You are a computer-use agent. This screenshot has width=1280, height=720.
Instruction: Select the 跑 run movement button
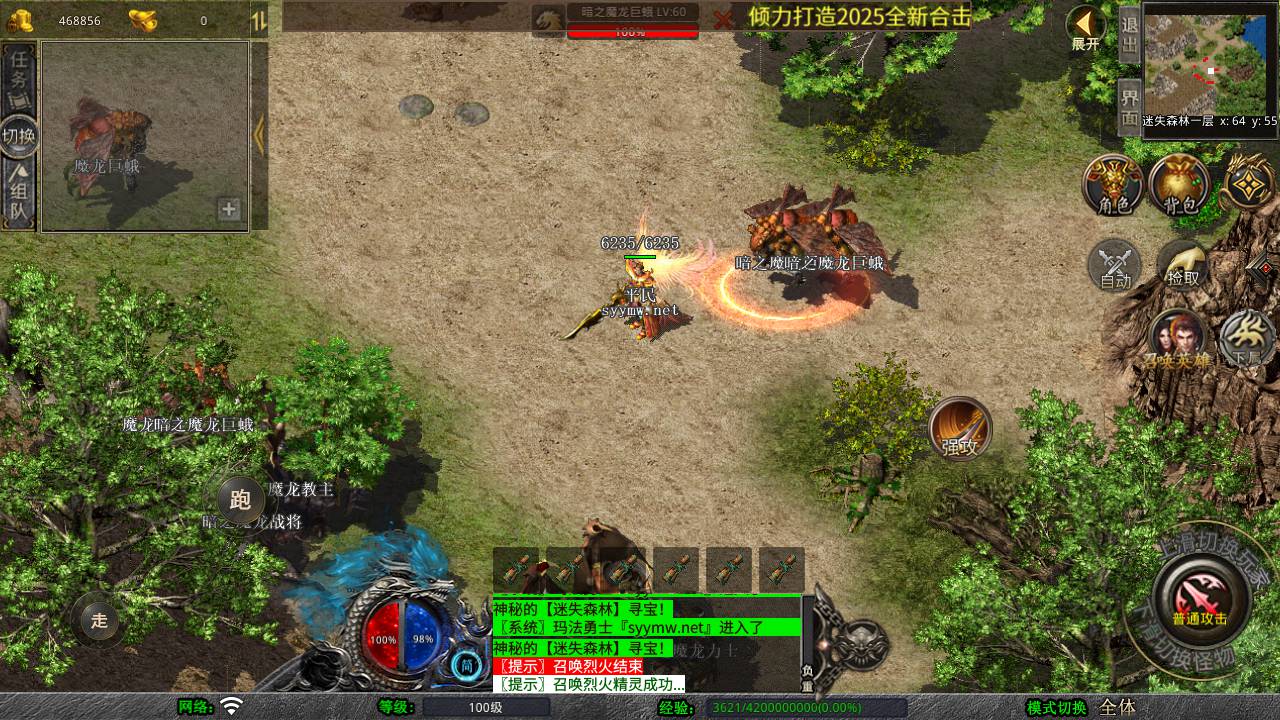tap(240, 499)
